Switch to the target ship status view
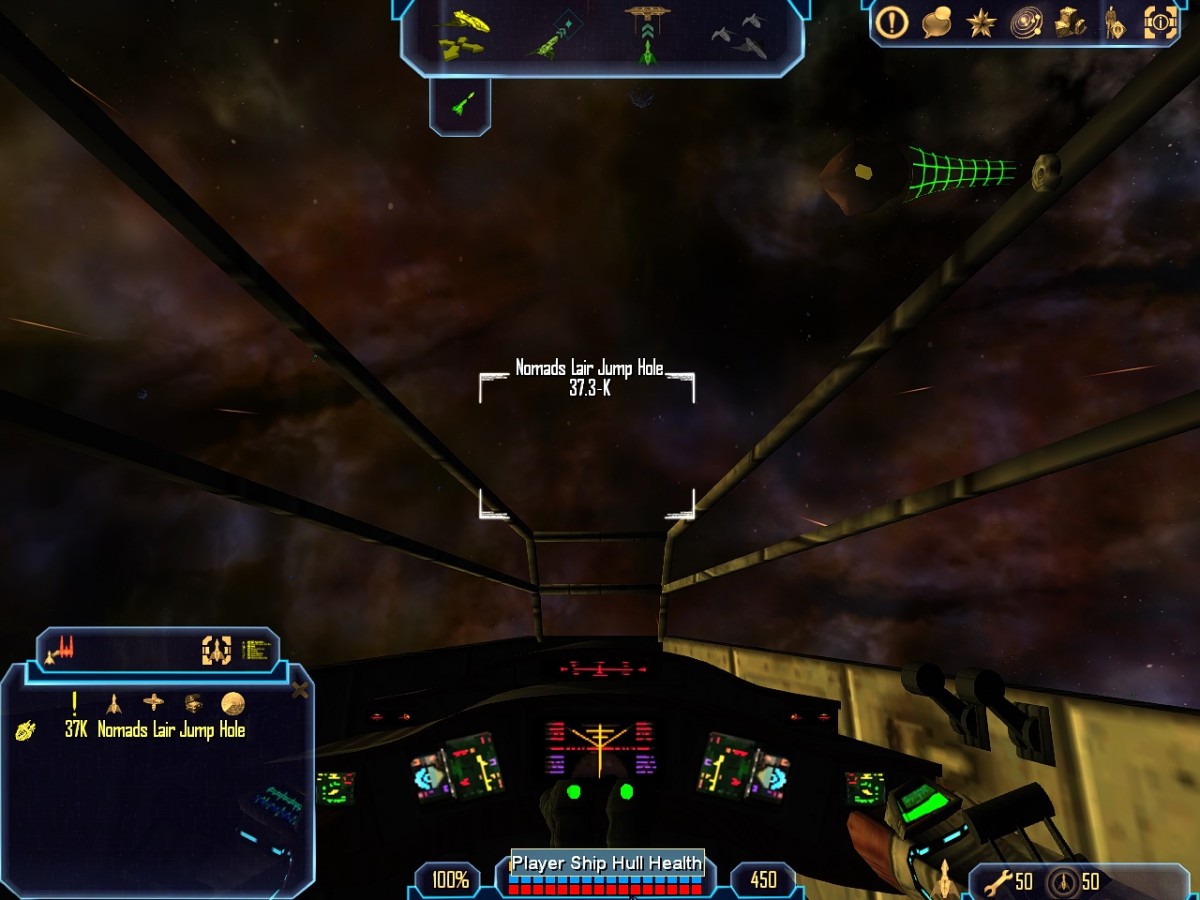1200x900 pixels. pyautogui.click(x=217, y=650)
